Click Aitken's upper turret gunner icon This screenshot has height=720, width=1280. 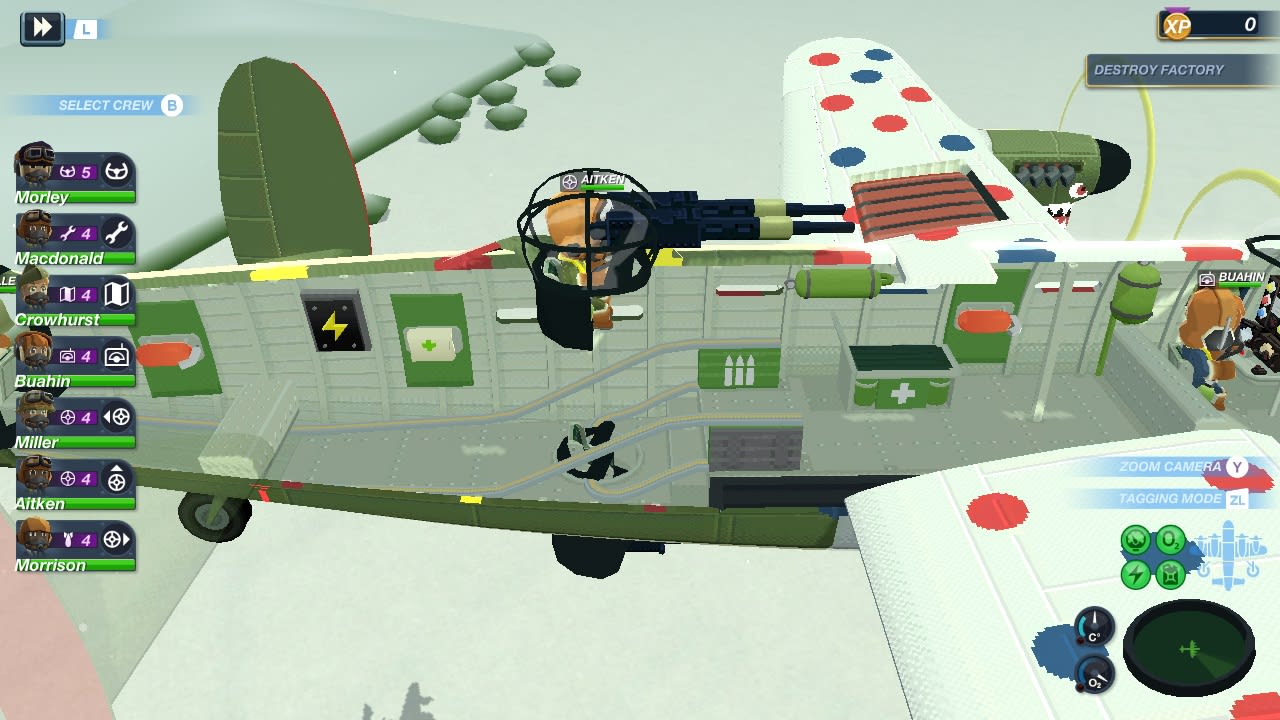tap(120, 479)
